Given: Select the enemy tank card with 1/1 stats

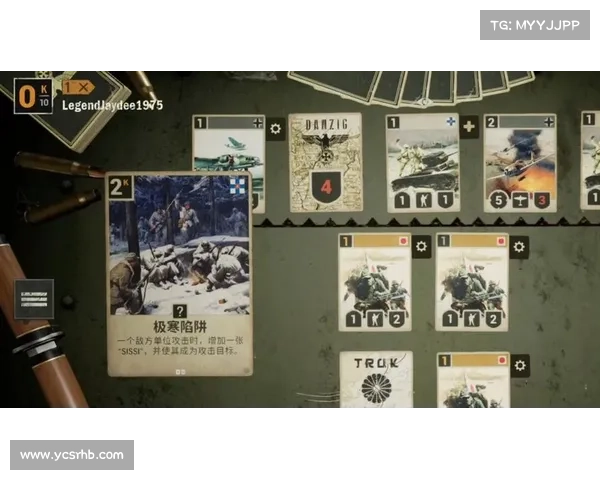Looking at the screenshot, I should [421, 161].
